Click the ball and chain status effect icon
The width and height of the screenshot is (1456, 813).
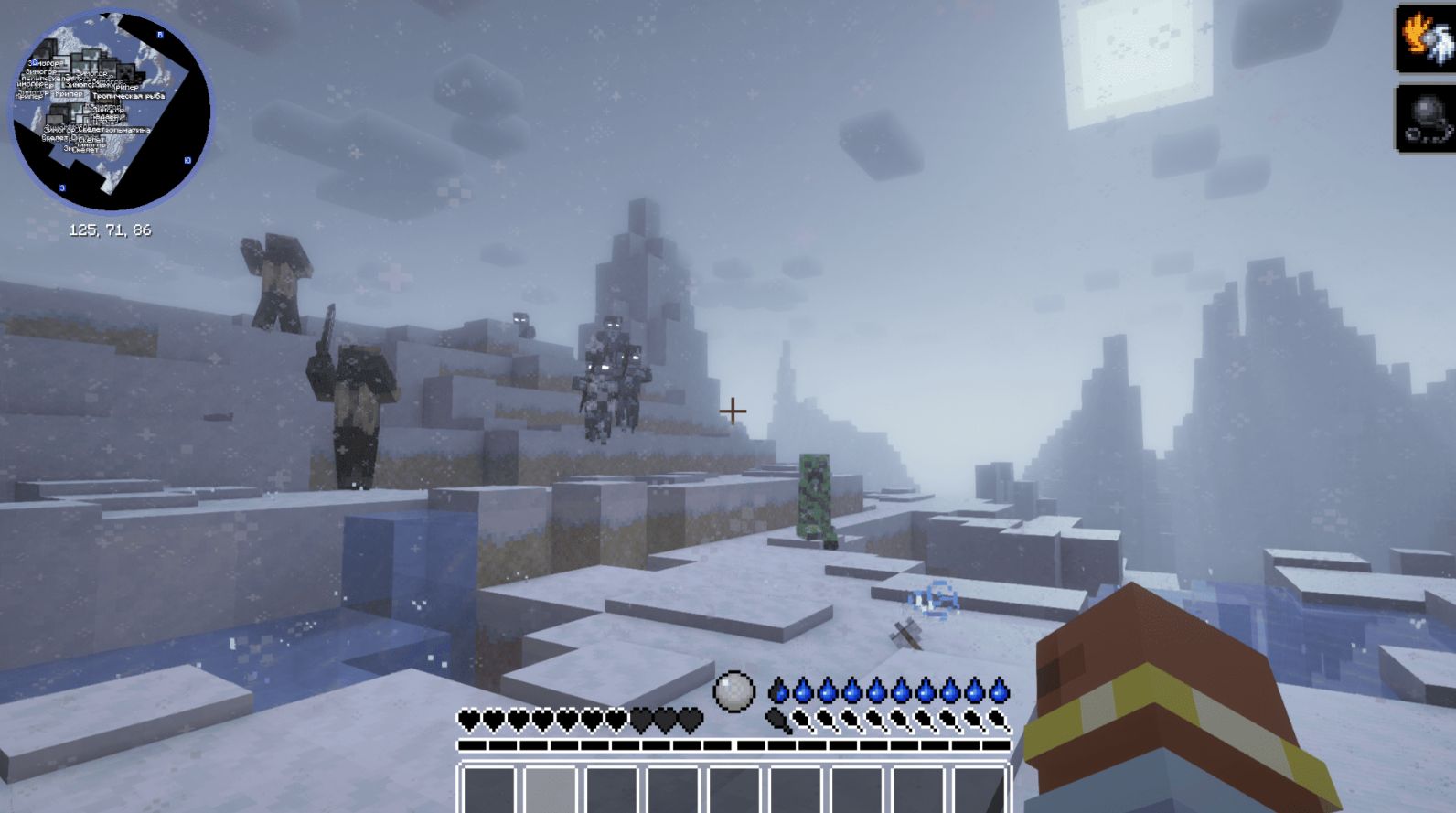tap(1427, 118)
